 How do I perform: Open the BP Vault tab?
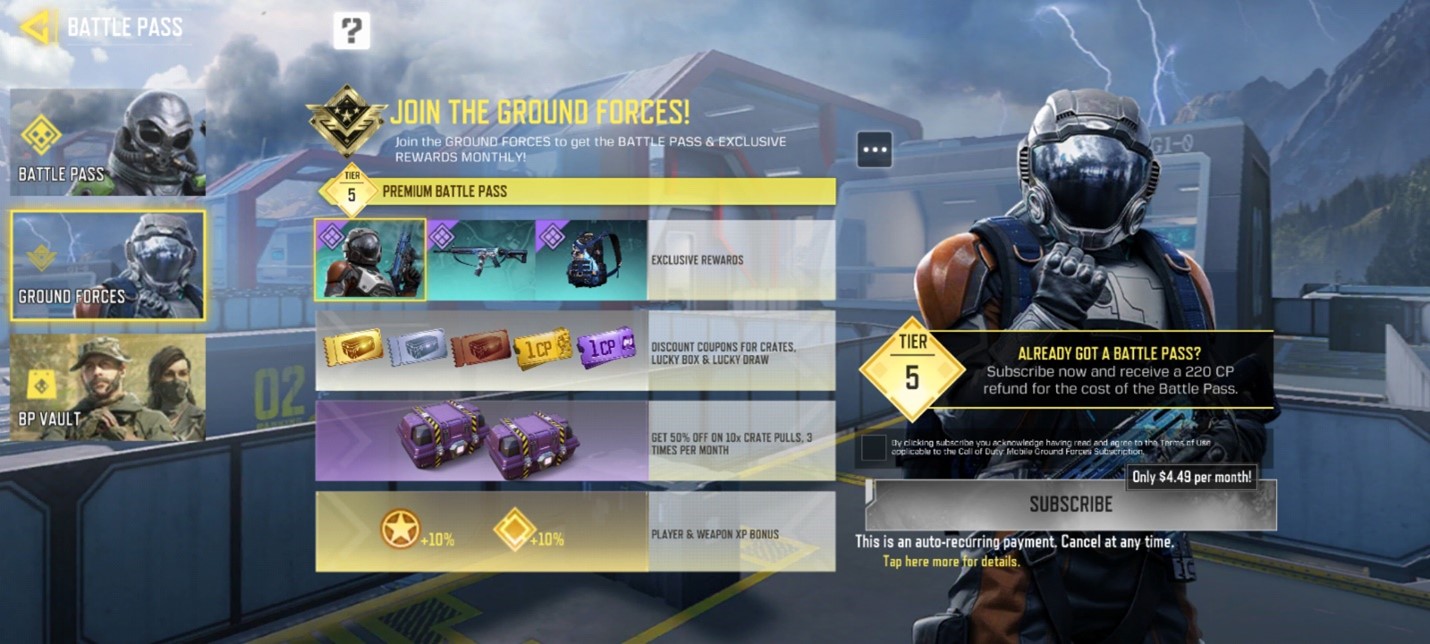tap(108, 388)
